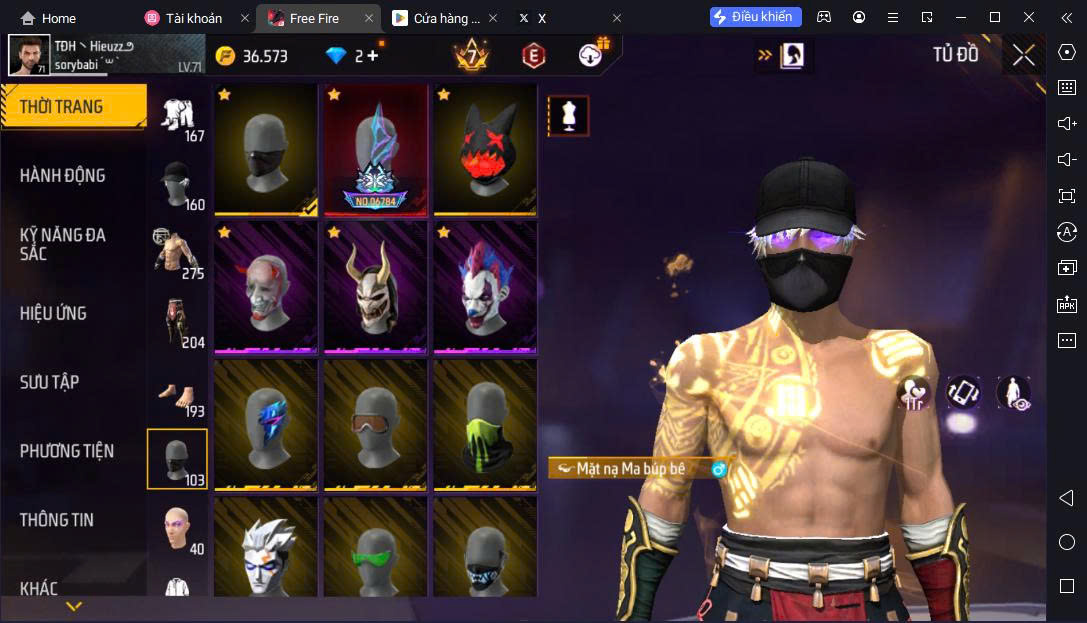Screen dimensions: 1087x623
Task: Show the THÔNG TIN tab
Action: (x=56, y=520)
